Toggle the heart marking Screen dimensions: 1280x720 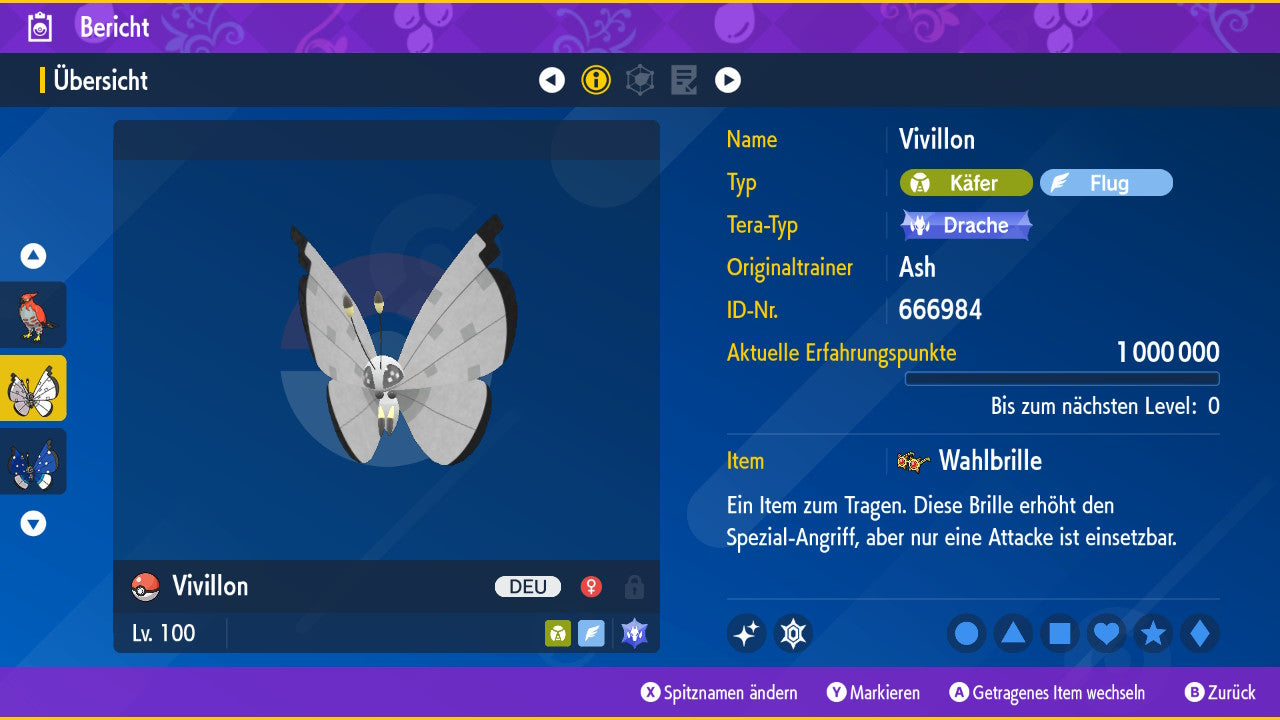[1107, 634]
